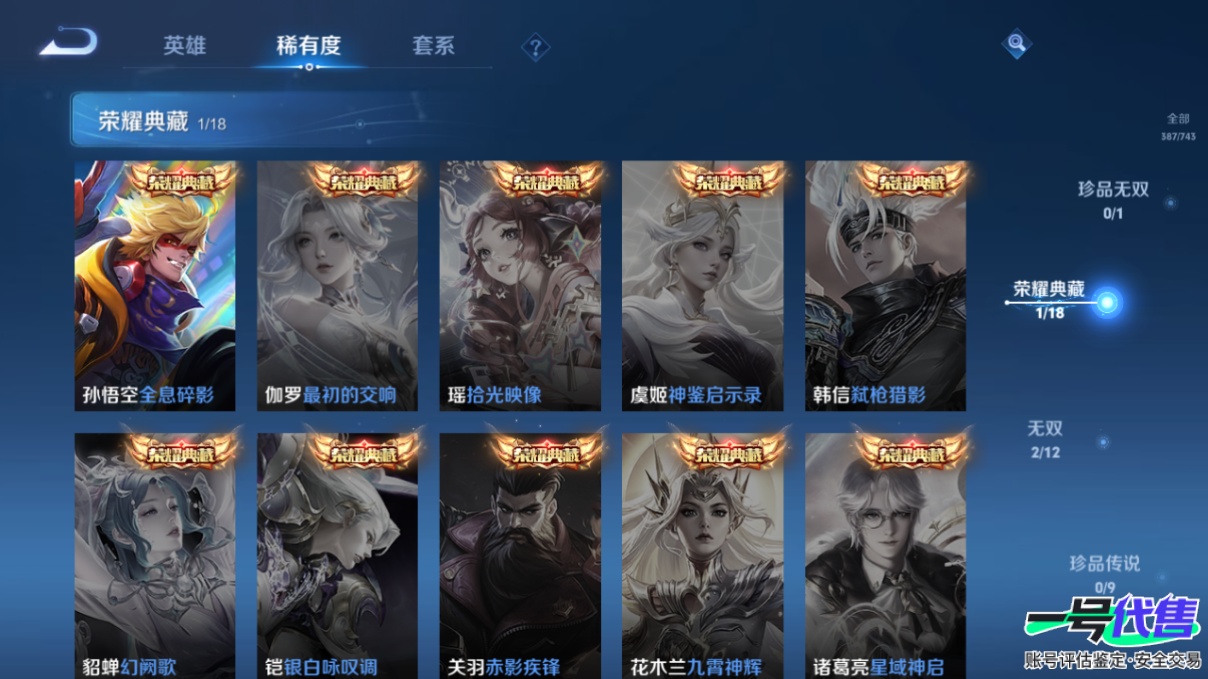Switch to the 英雄 tab

185,46
